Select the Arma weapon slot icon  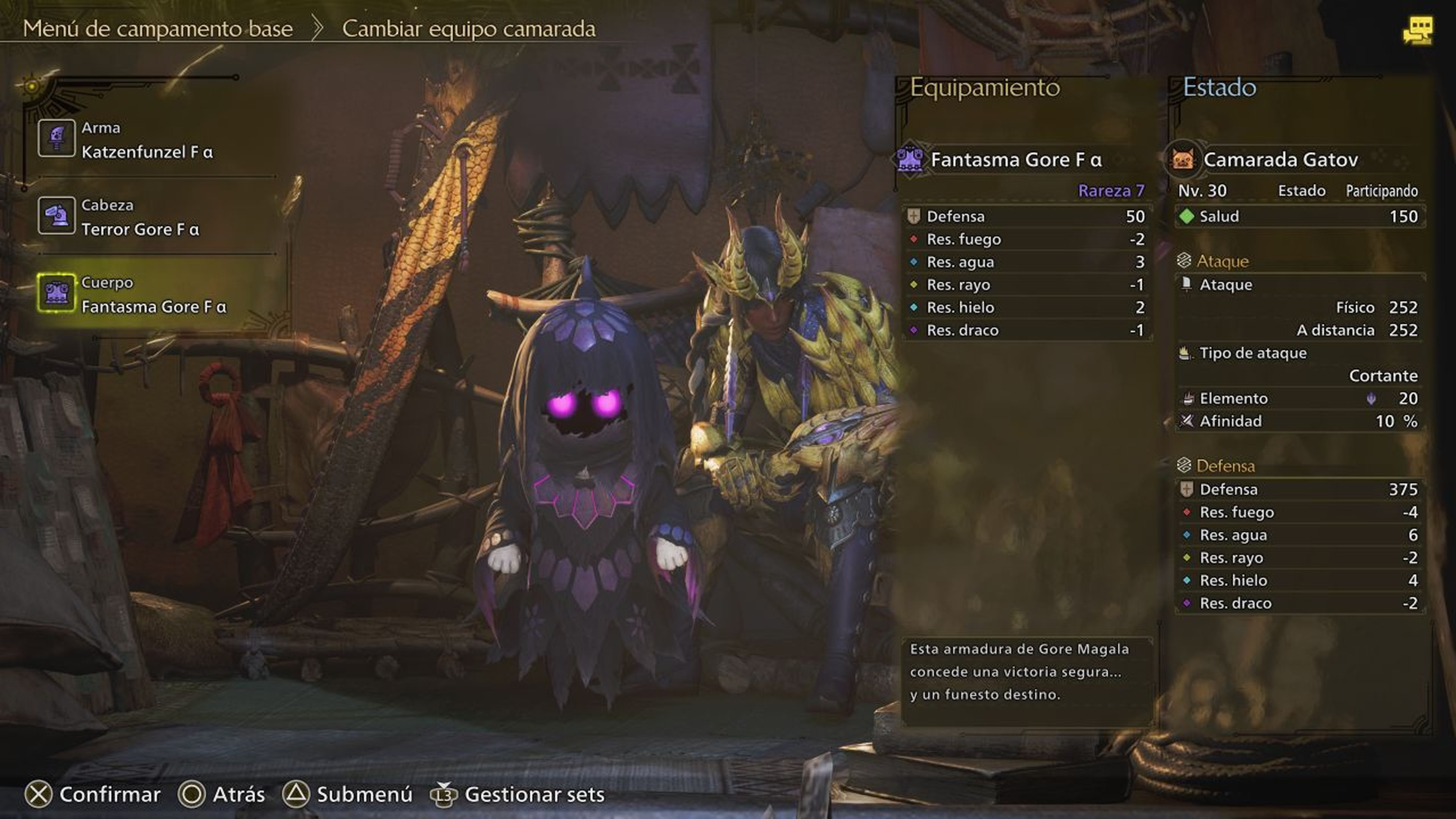pyautogui.click(x=57, y=137)
